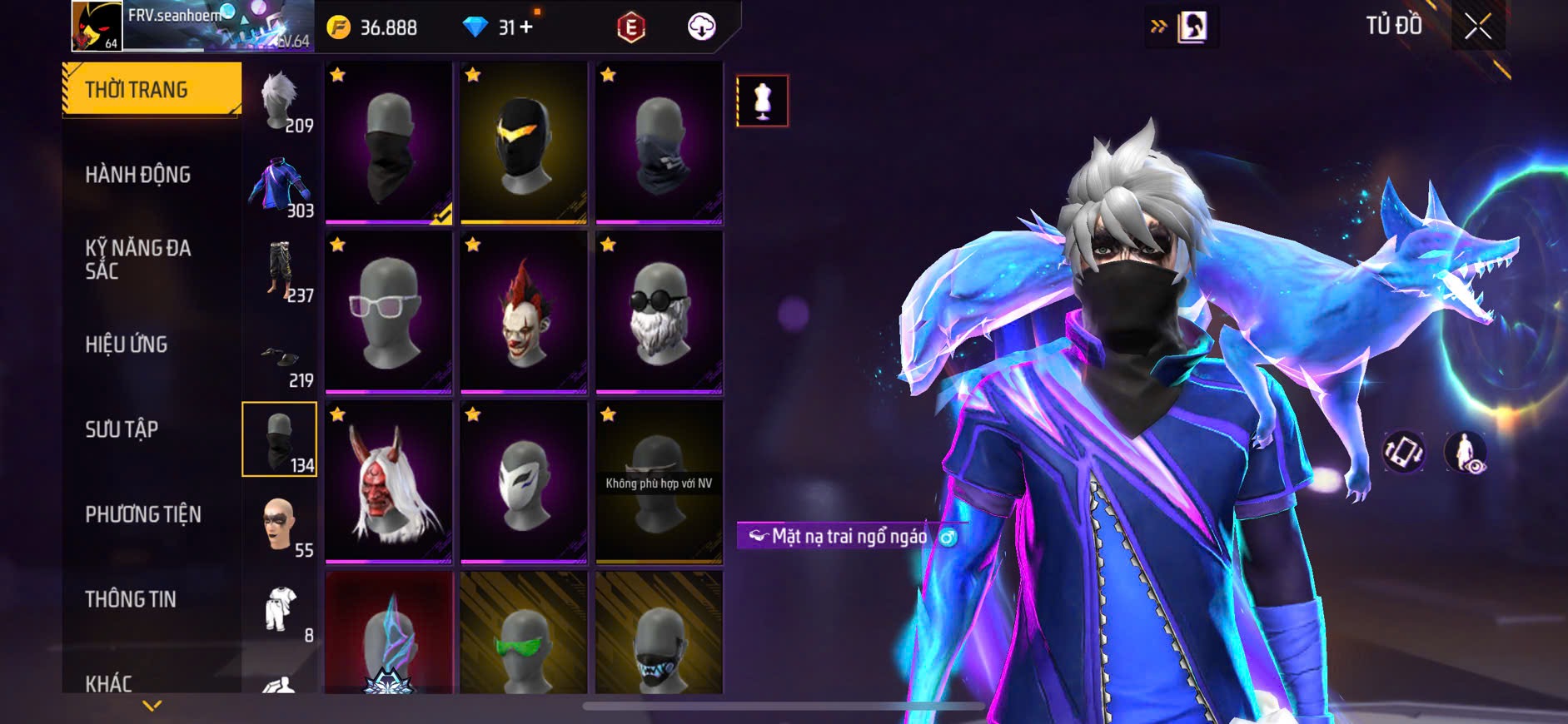
Task: Switch to KỸ NĂNG ĐA SẮC
Action: coord(138,259)
